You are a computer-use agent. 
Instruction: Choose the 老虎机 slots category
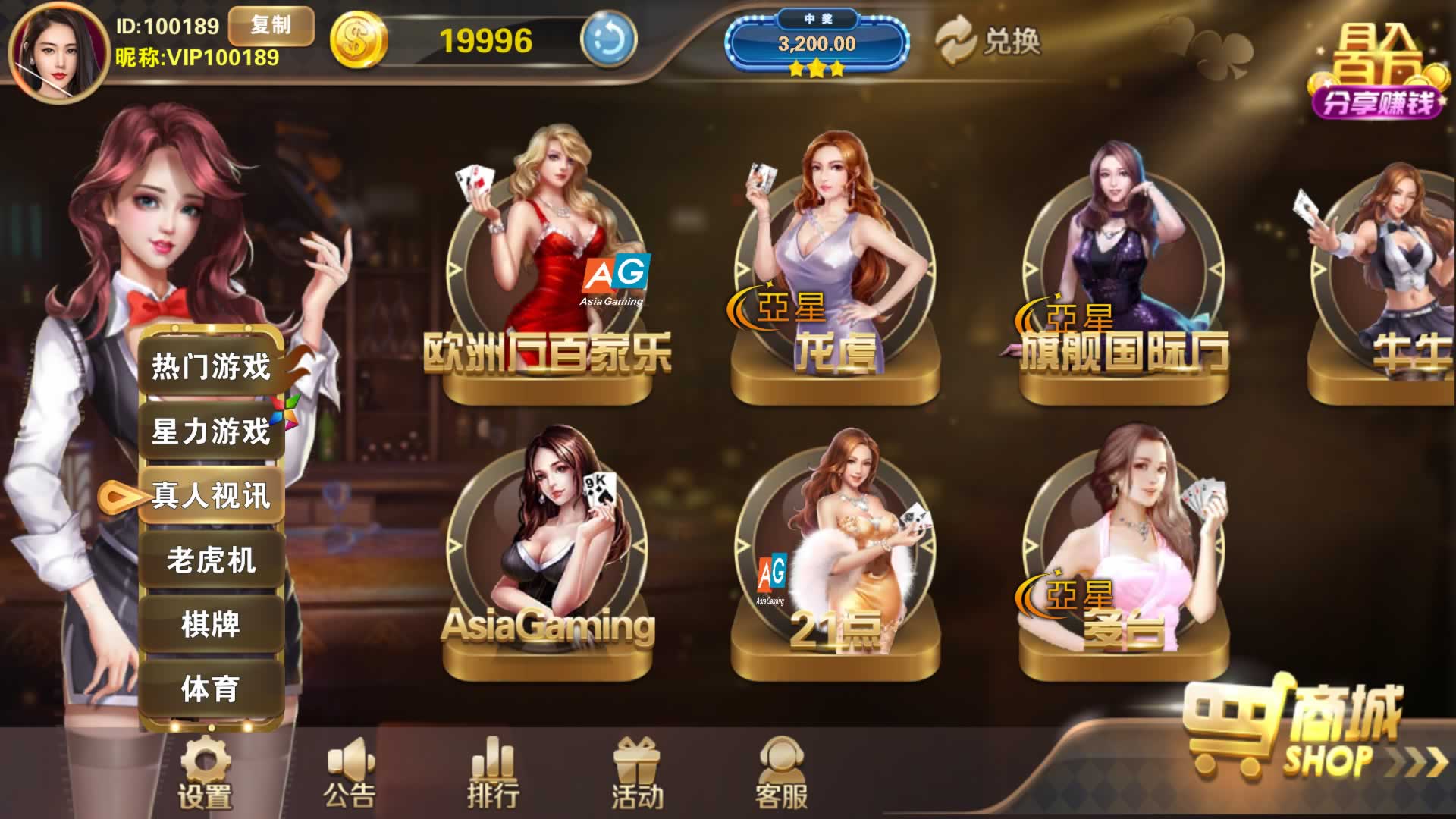coord(211,560)
